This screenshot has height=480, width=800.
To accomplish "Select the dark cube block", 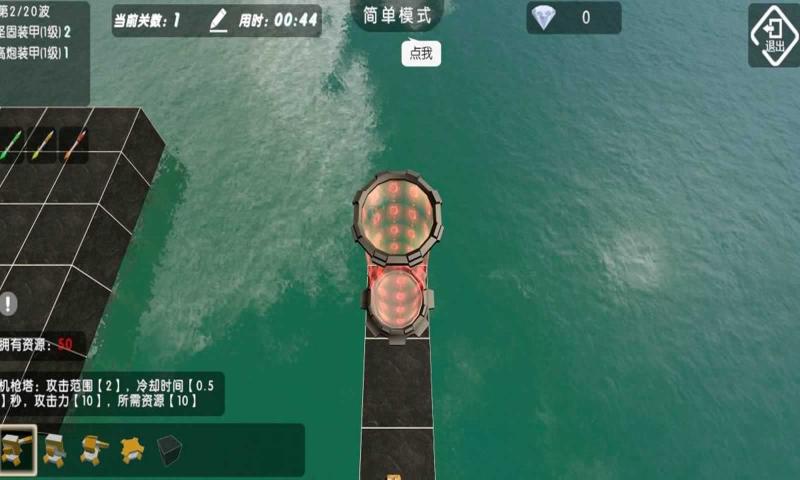I will coord(170,451).
